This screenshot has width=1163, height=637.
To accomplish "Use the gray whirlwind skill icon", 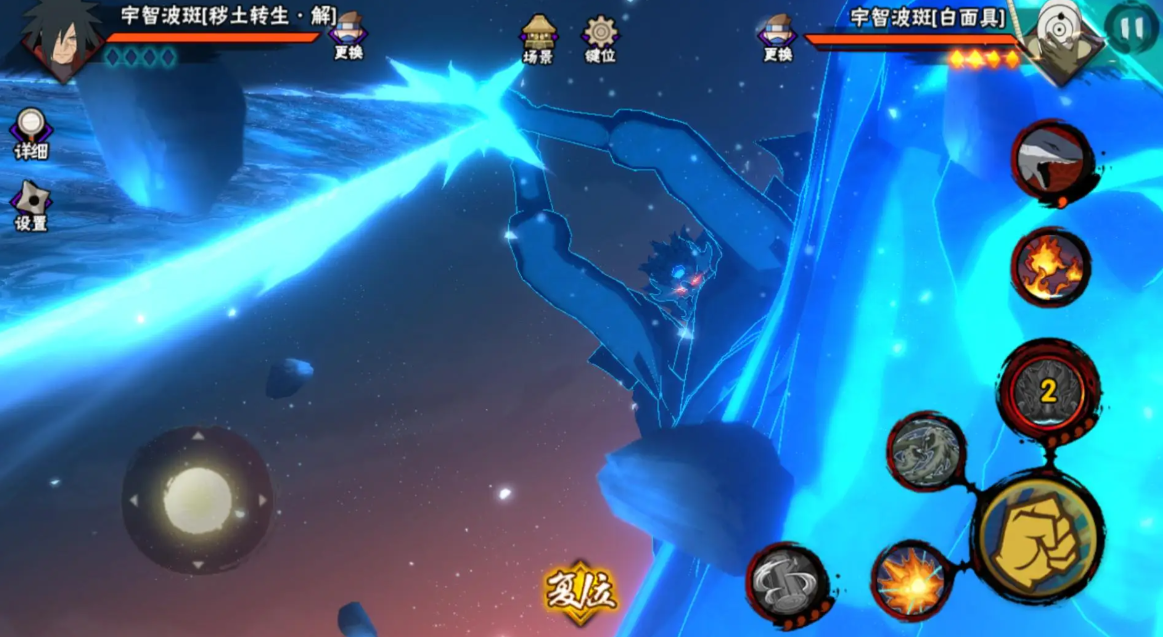I will pyautogui.click(x=786, y=583).
